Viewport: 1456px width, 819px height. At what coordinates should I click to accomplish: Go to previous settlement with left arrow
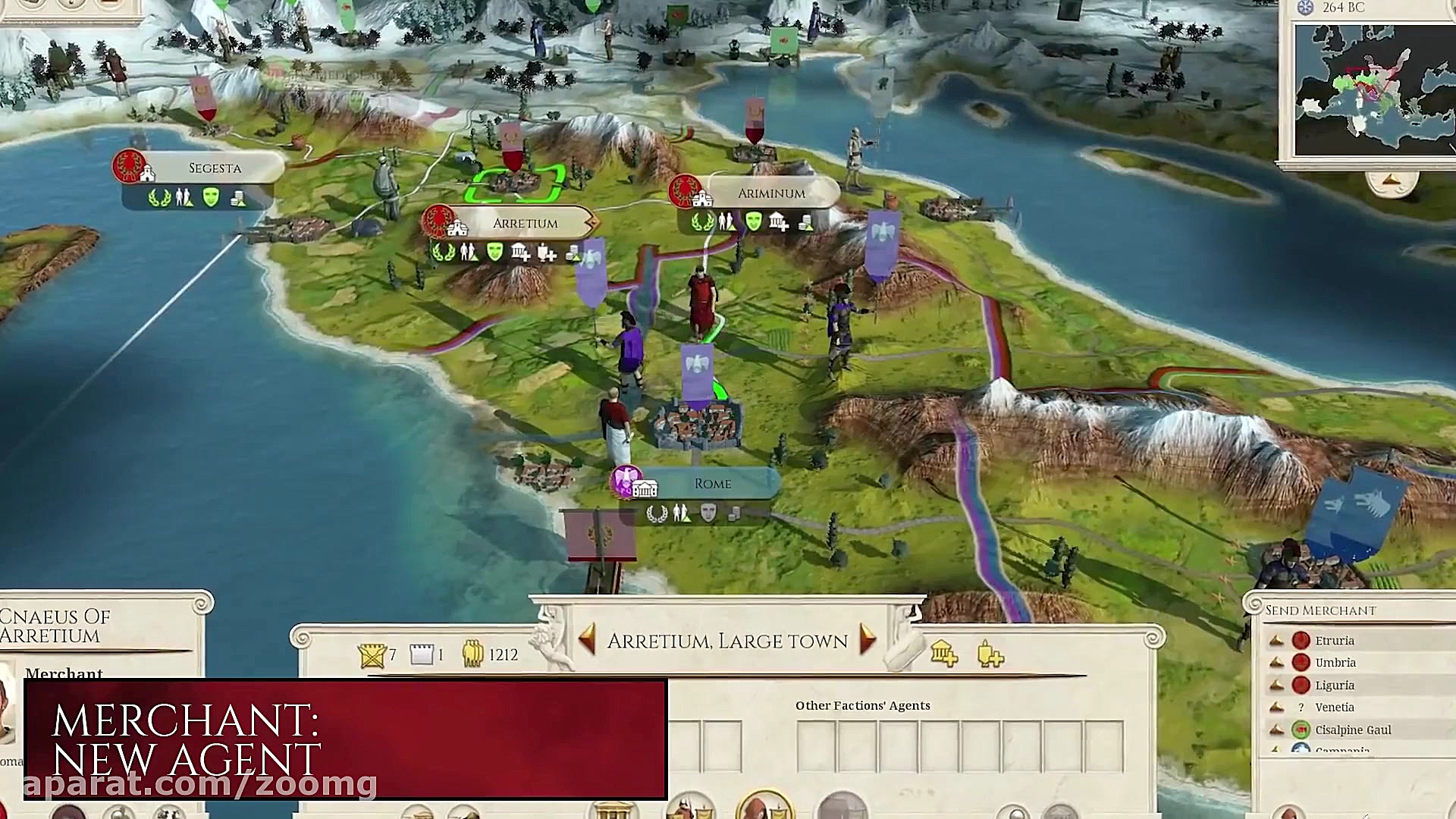[586, 640]
